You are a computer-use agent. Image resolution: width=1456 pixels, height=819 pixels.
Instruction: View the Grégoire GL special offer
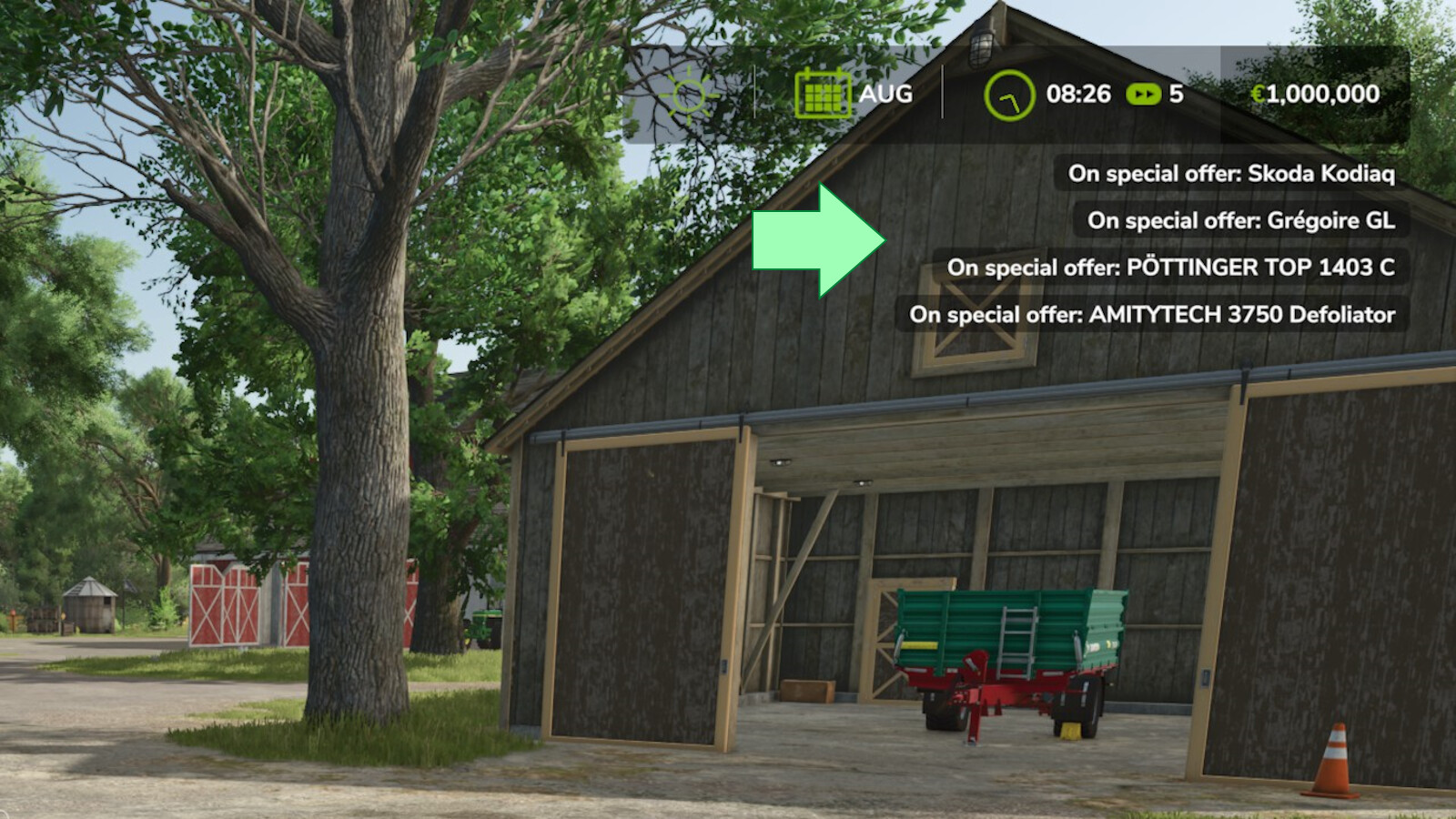[1242, 220]
